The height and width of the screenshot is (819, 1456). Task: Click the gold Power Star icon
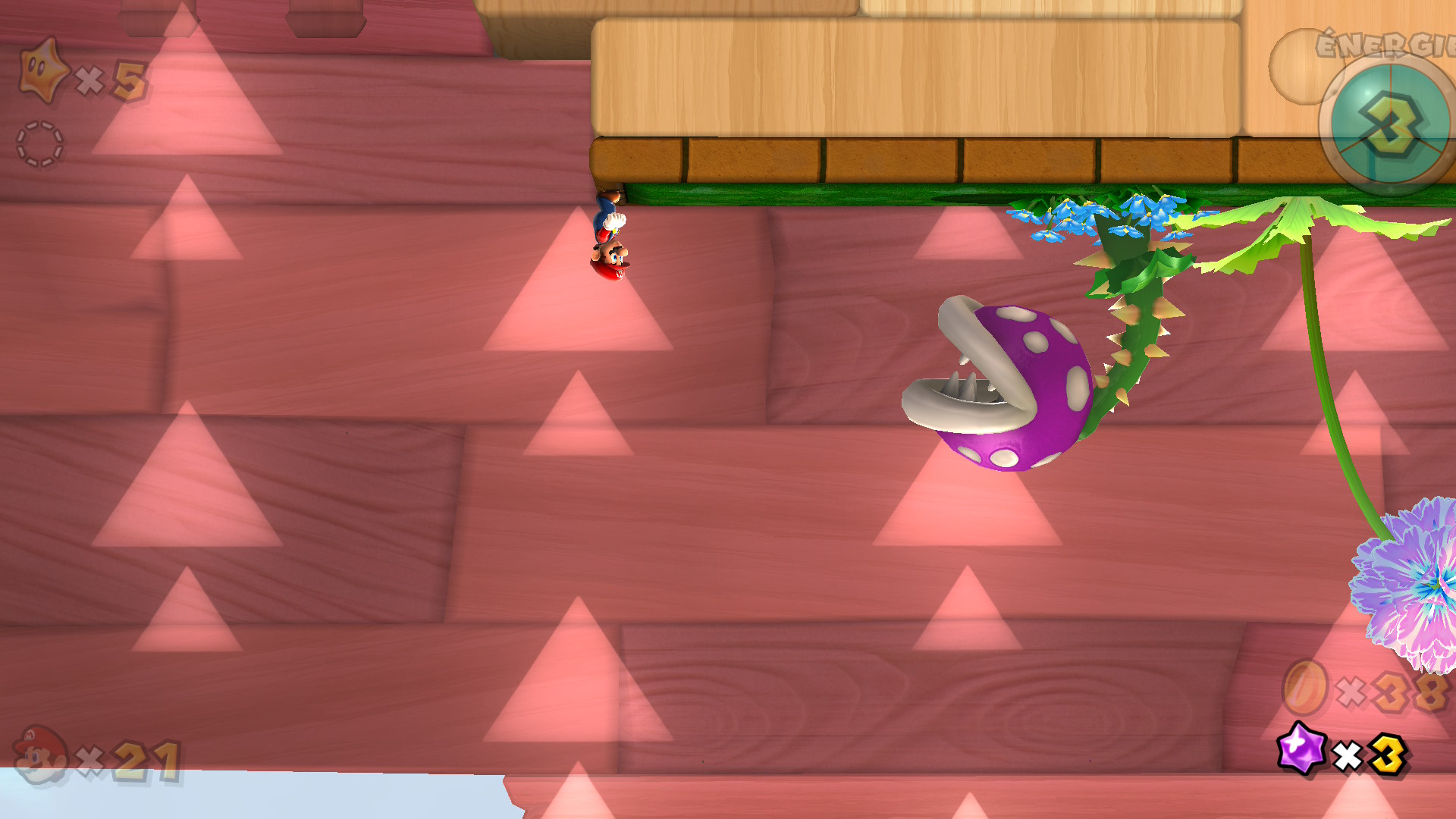click(42, 70)
